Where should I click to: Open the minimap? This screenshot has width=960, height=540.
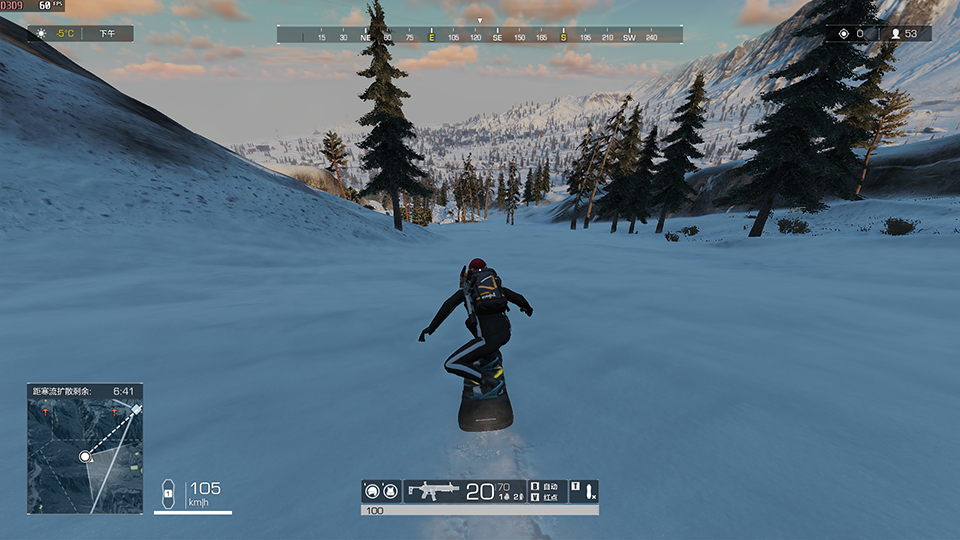[85, 449]
